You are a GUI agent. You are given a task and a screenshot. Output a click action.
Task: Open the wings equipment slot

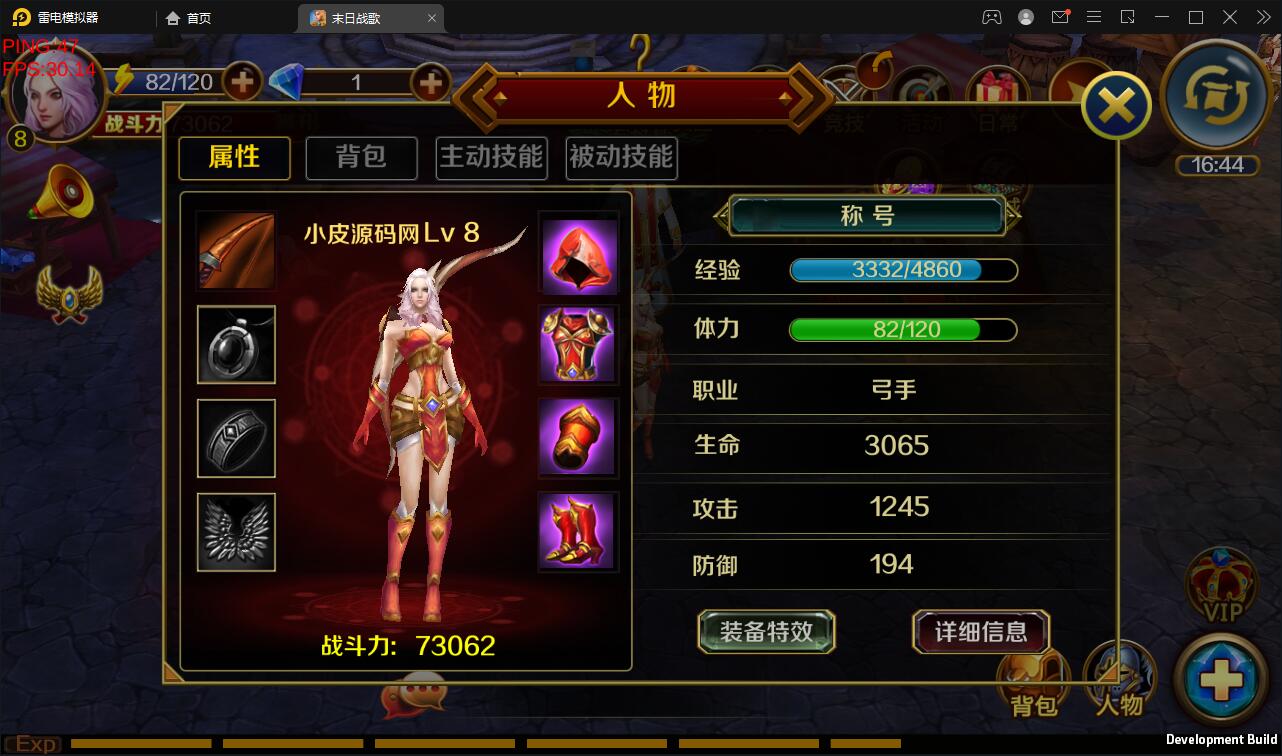tap(235, 531)
